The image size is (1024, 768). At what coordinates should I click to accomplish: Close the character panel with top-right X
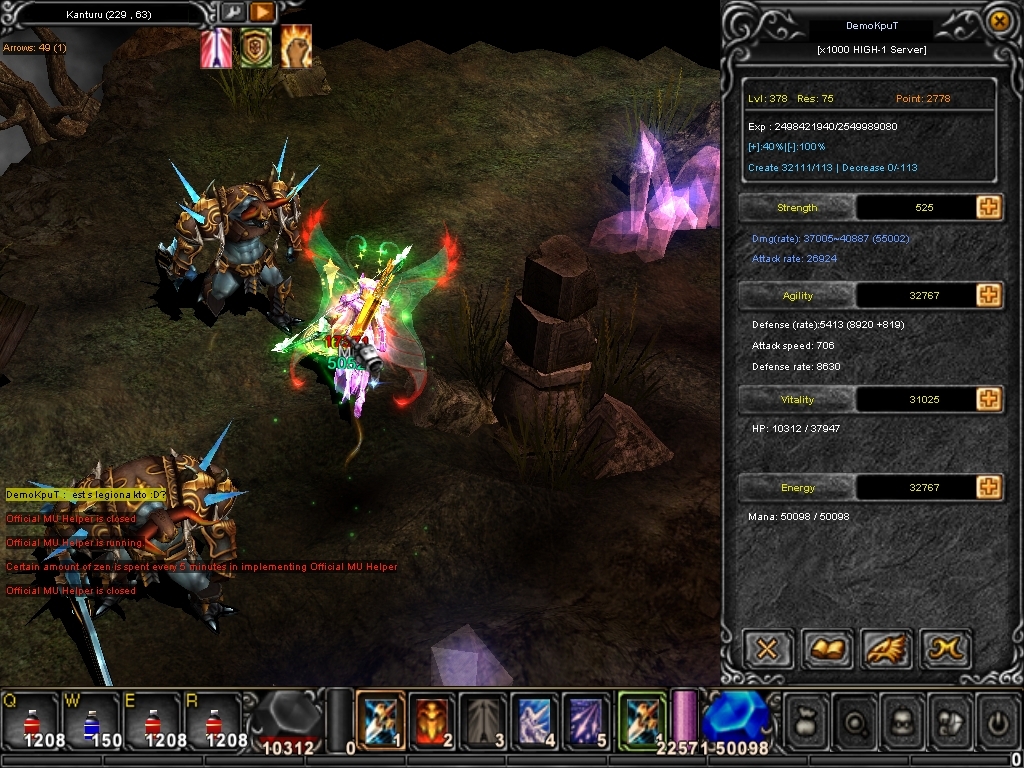tap(997, 20)
